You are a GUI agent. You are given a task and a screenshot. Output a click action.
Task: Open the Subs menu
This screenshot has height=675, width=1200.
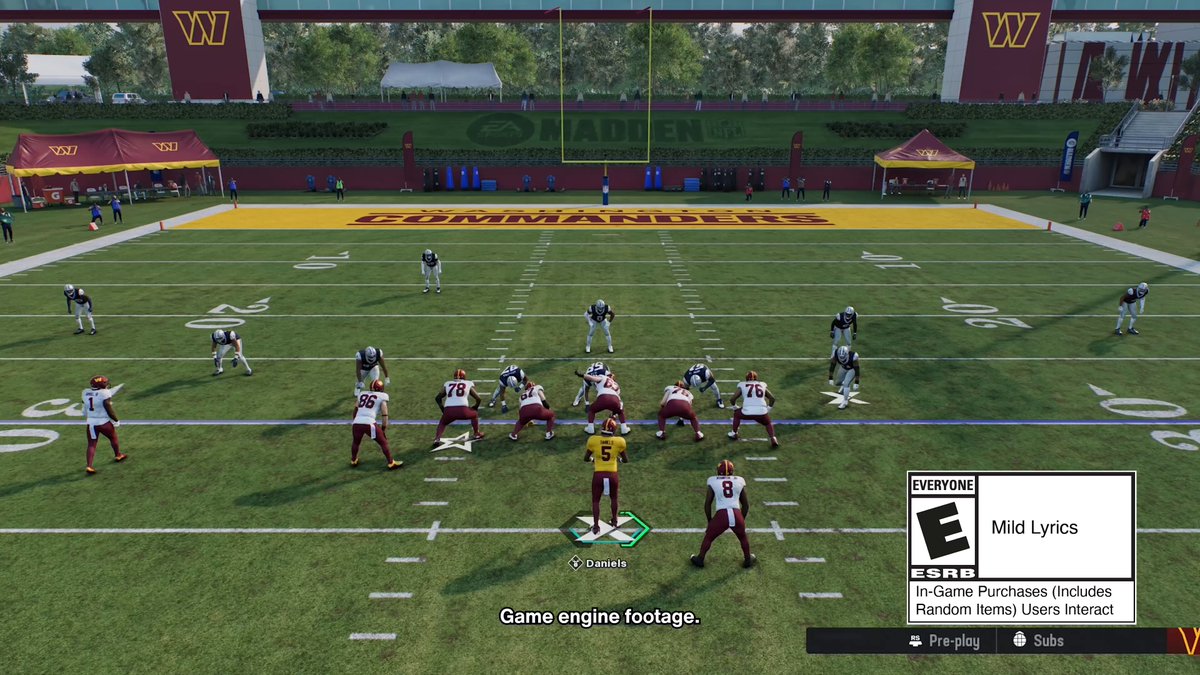[1039, 641]
